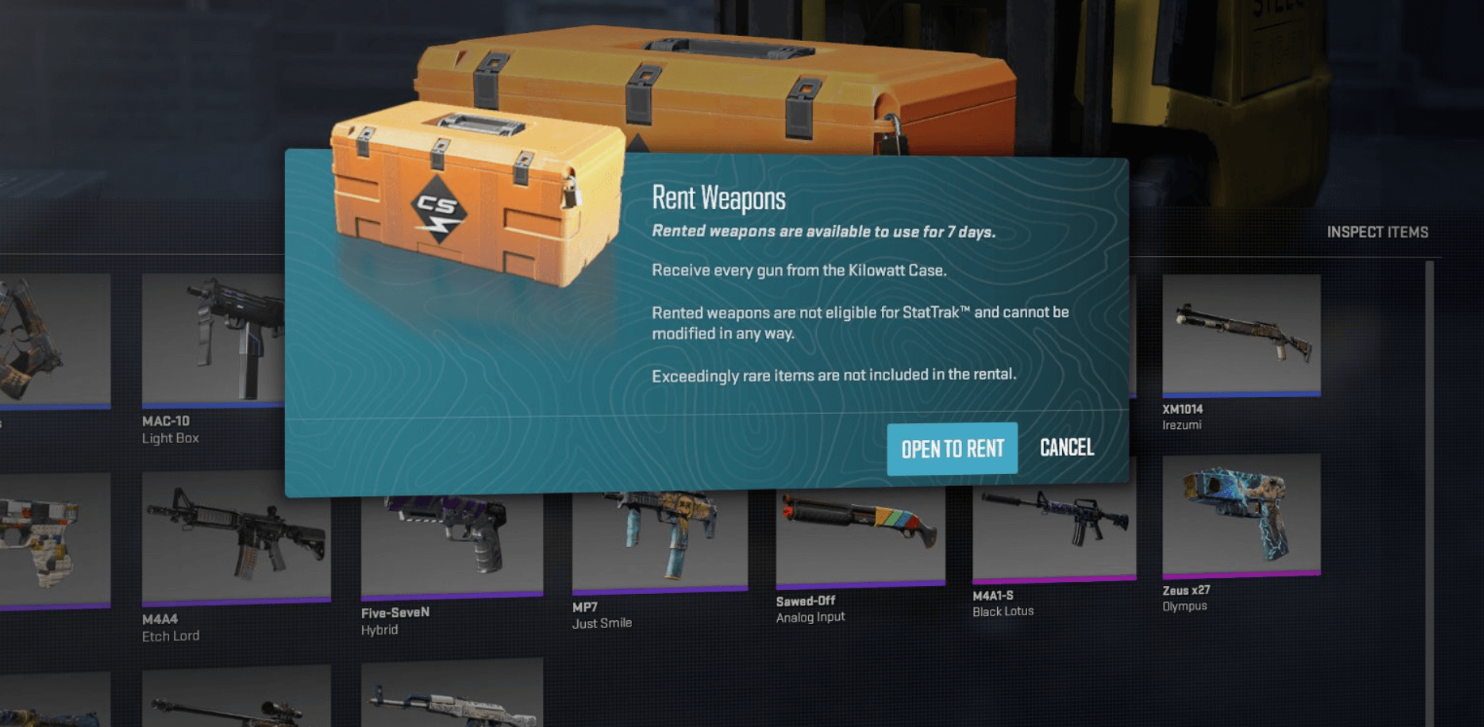Click the item list vertical scrollbar
1484x727 pixels.
tap(1428, 480)
